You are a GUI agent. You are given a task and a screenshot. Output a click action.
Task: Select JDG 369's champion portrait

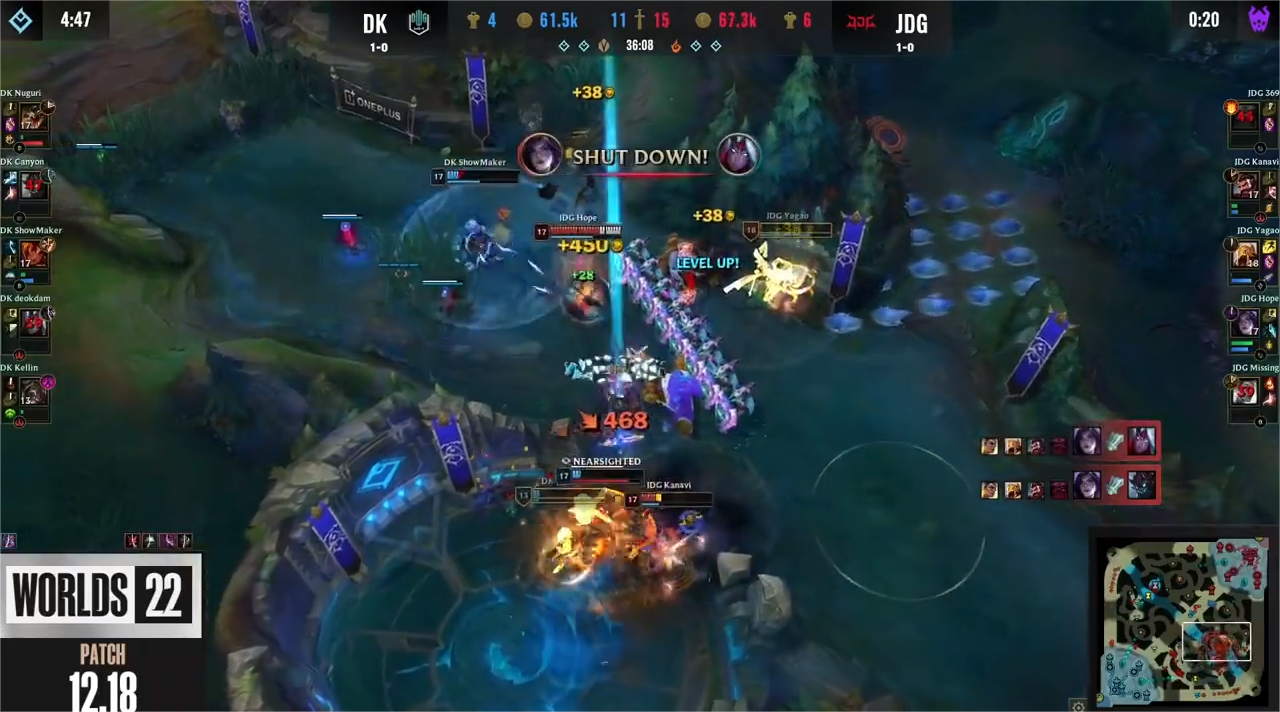[1245, 119]
